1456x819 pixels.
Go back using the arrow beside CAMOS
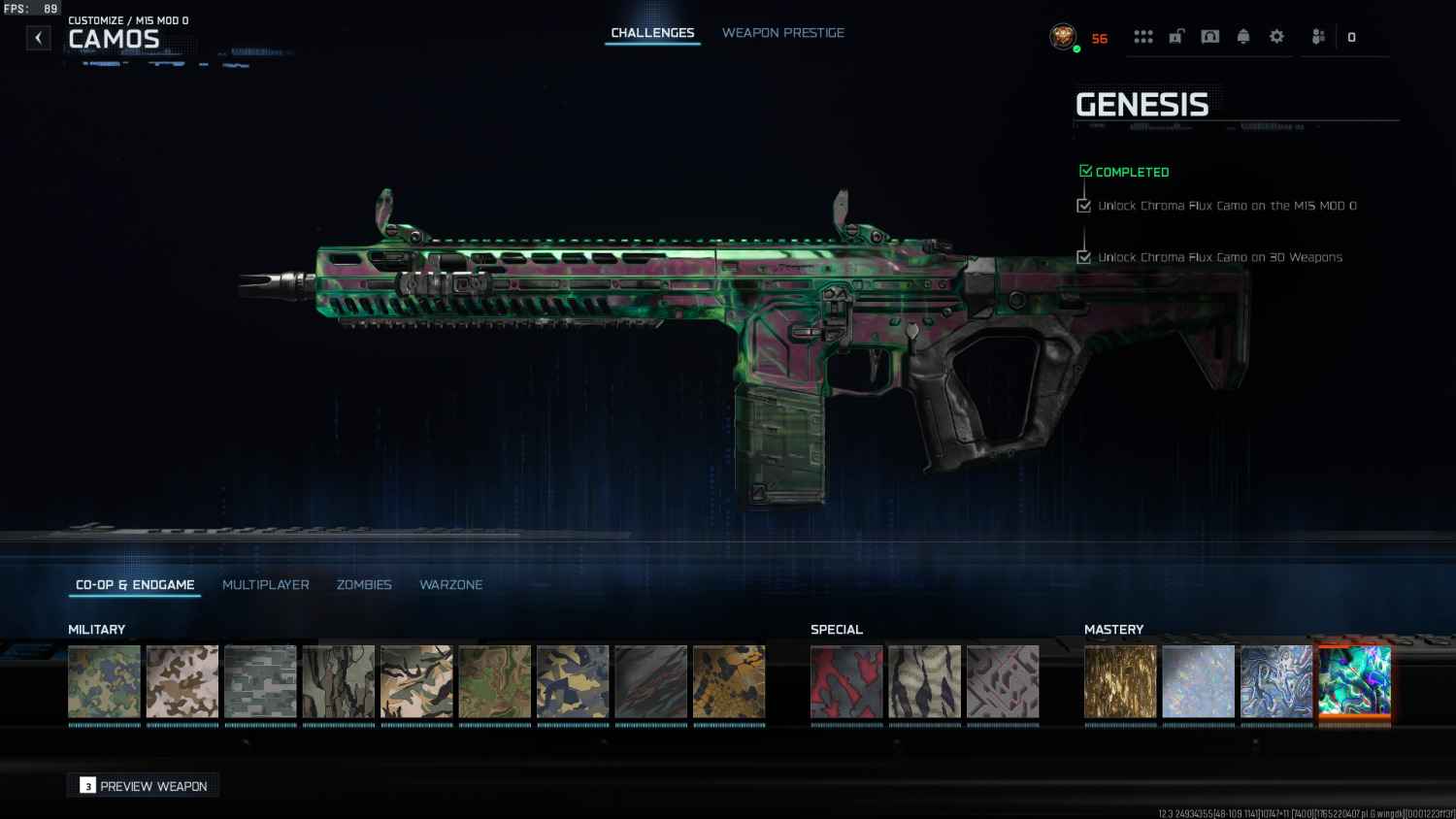tap(38, 38)
